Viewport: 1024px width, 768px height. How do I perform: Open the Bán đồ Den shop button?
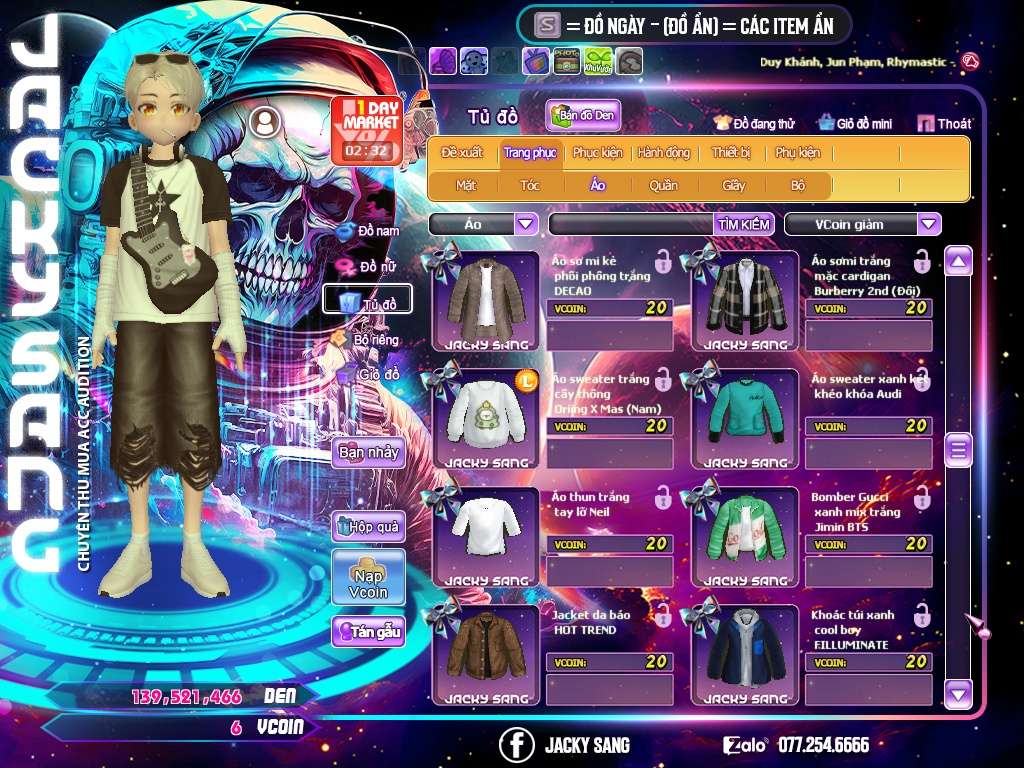click(x=584, y=116)
